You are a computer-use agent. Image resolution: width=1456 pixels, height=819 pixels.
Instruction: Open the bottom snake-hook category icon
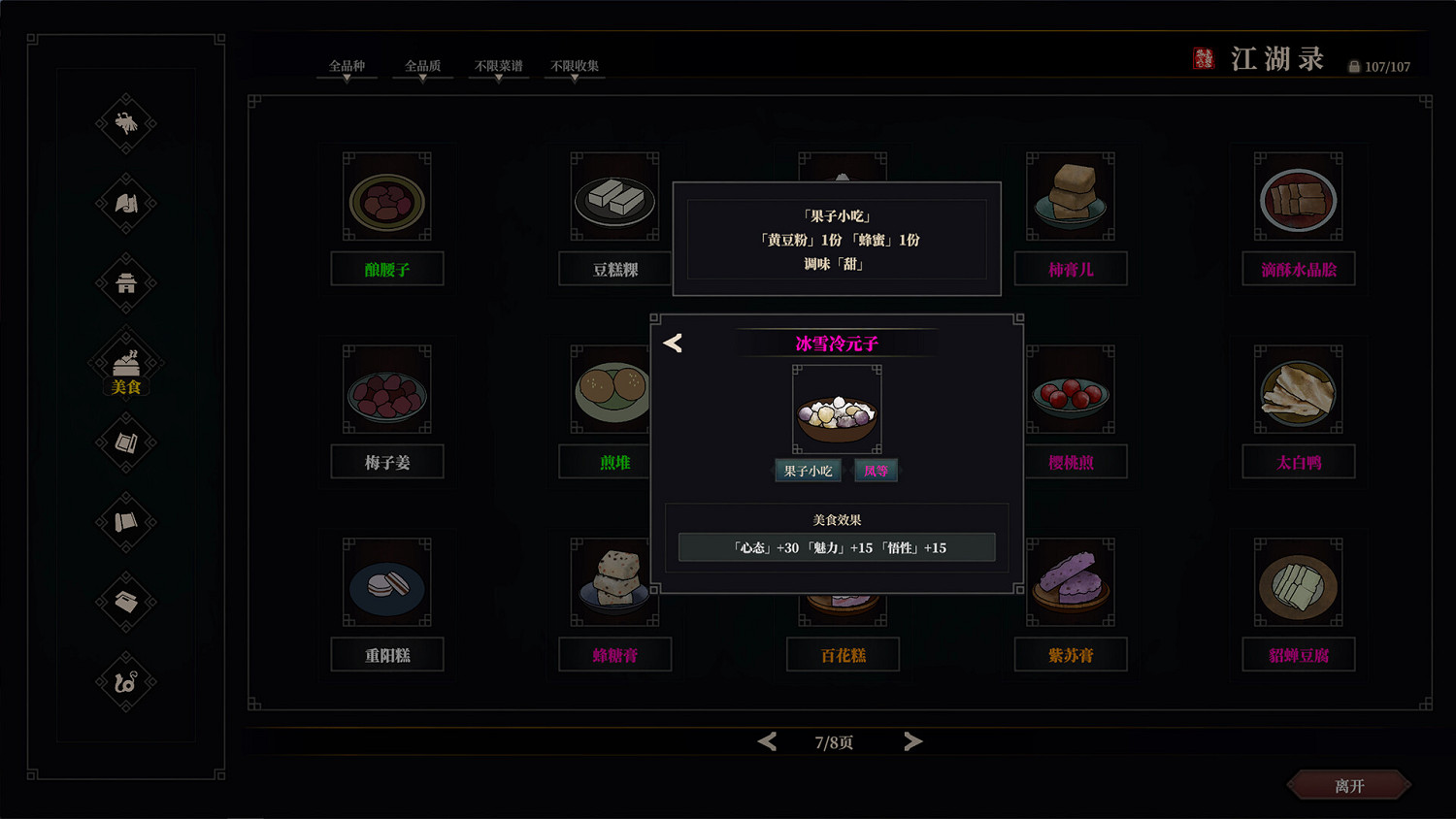[x=124, y=682]
